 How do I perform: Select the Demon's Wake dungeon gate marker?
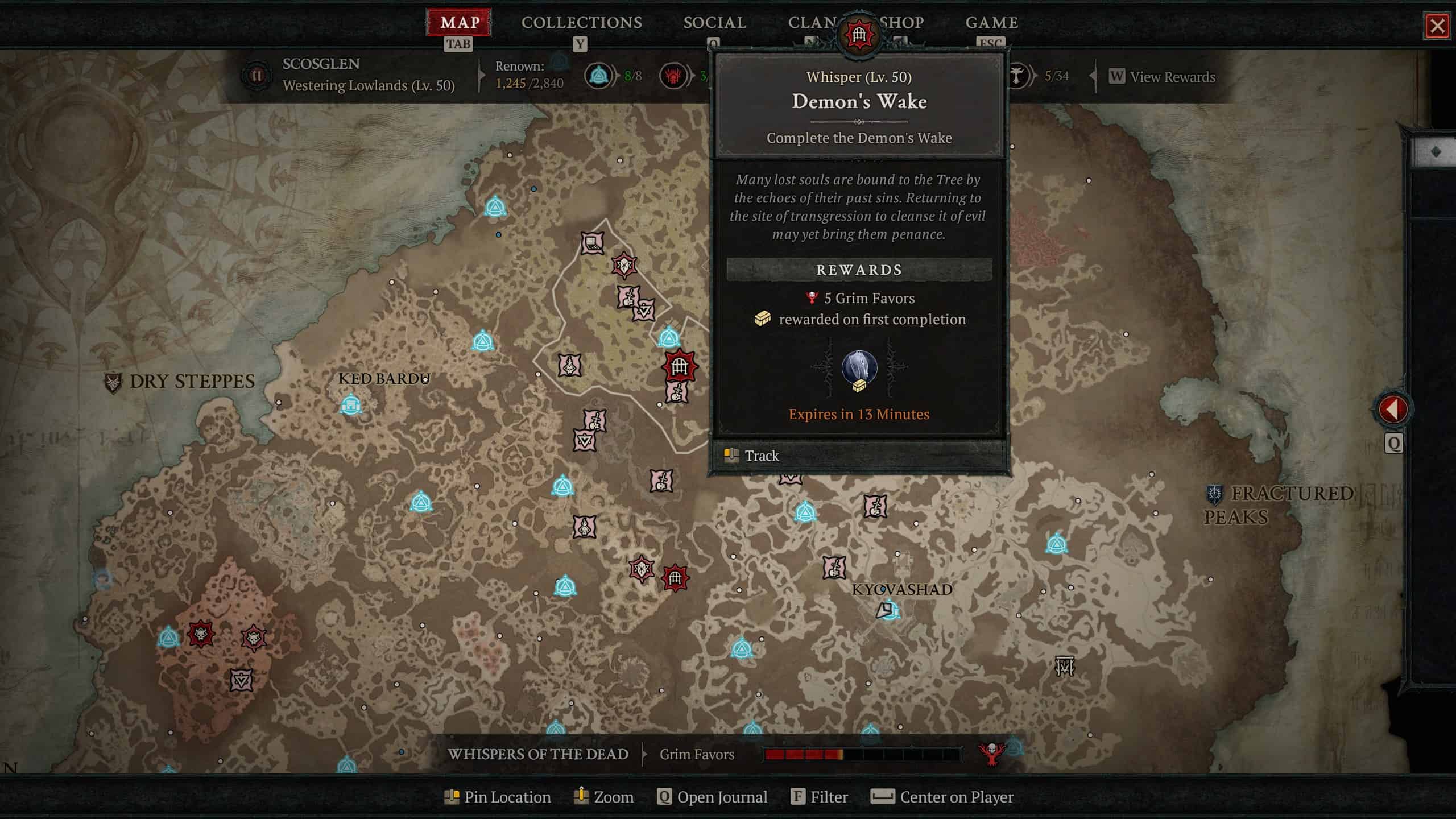click(679, 366)
